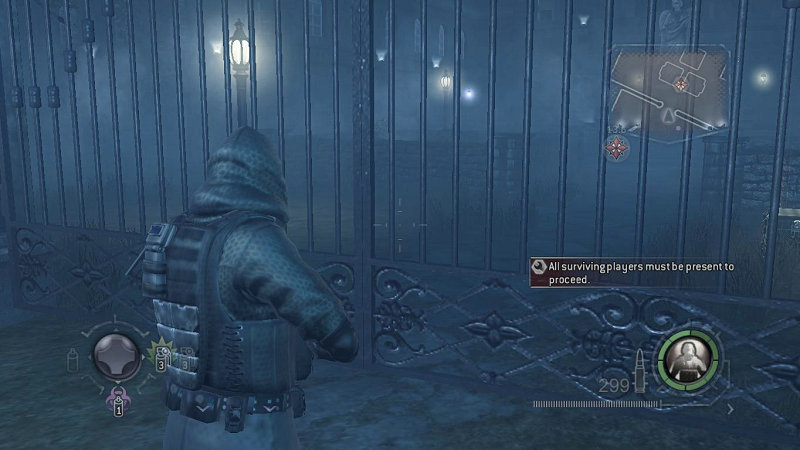Choose the spray can item slot
Viewport: 800px width, 450px height.
point(72,361)
